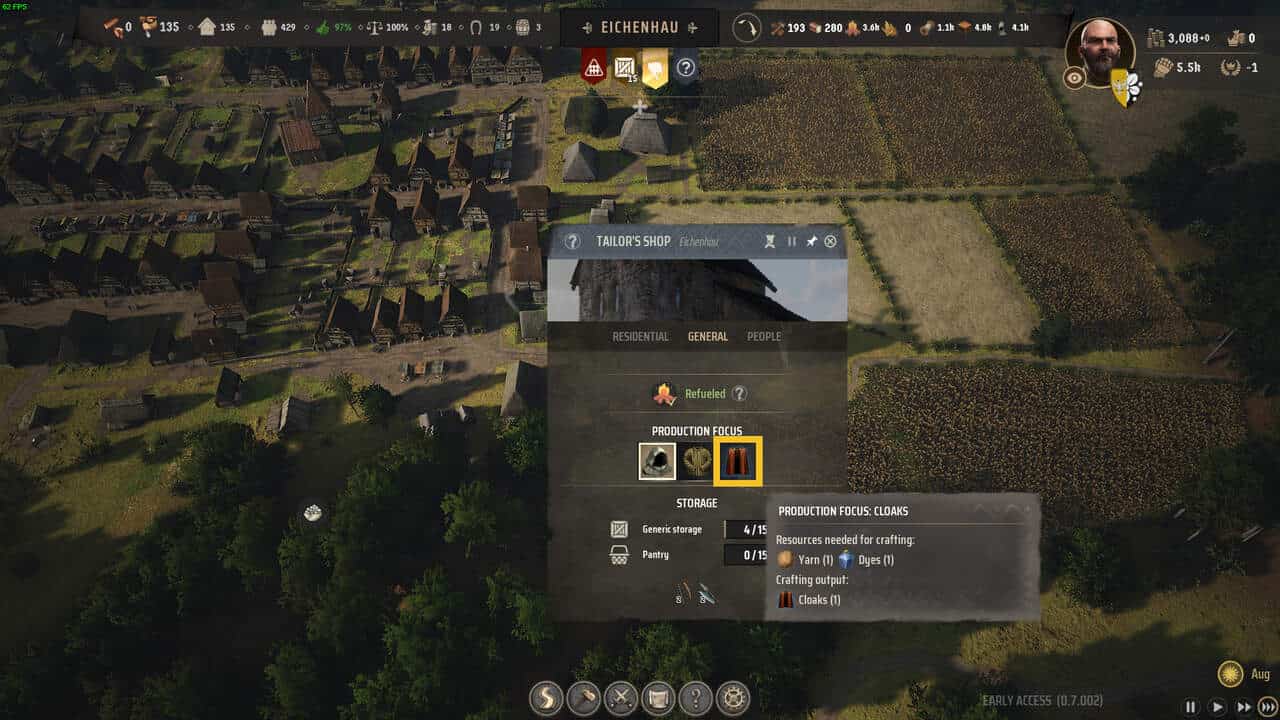Screen dimensions: 1280x720
Task: Switch to the People tab
Action: 764,336
